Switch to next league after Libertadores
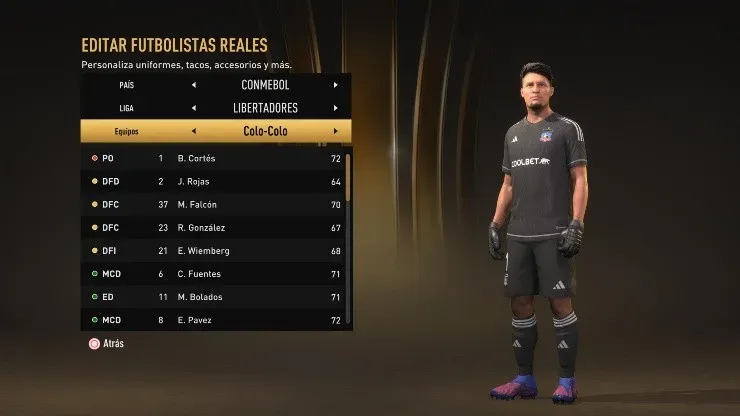This screenshot has width=740, height=416. pos(336,108)
